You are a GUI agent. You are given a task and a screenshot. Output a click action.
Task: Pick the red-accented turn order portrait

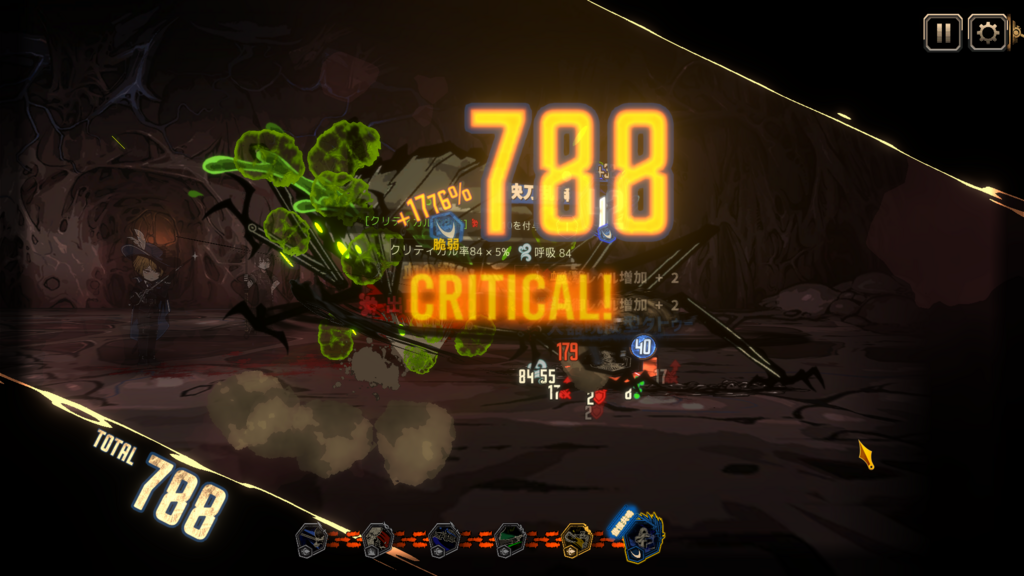(377, 540)
